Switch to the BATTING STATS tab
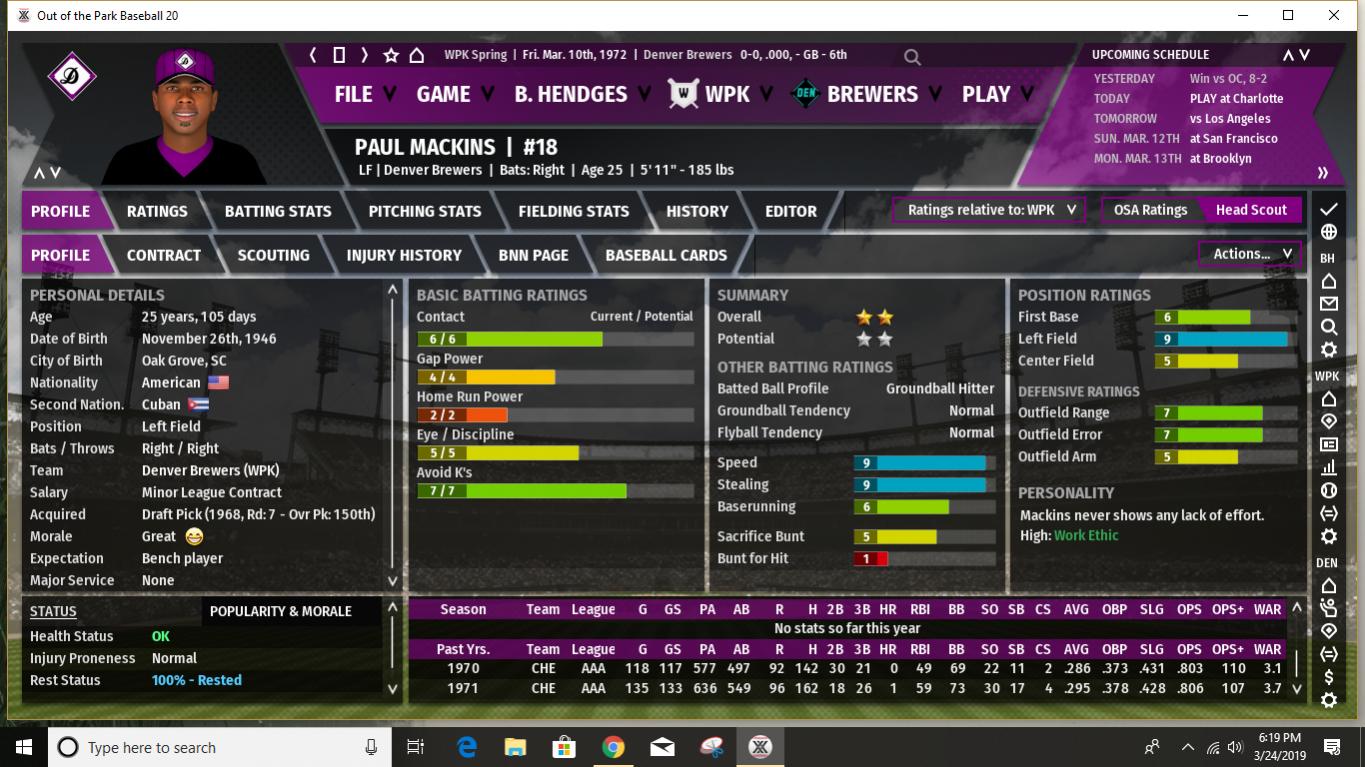 pos(278,211)
